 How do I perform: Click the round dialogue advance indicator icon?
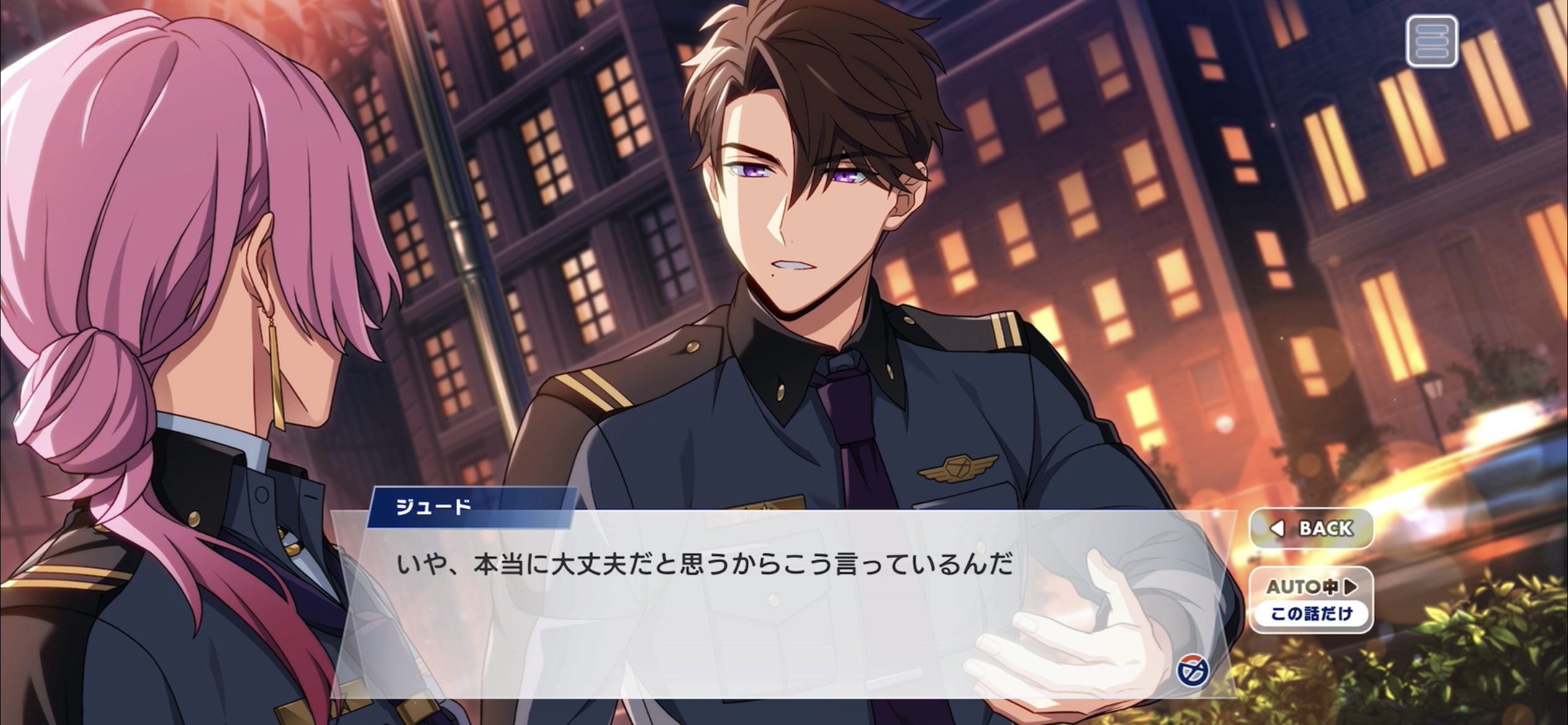point(1193,670)
